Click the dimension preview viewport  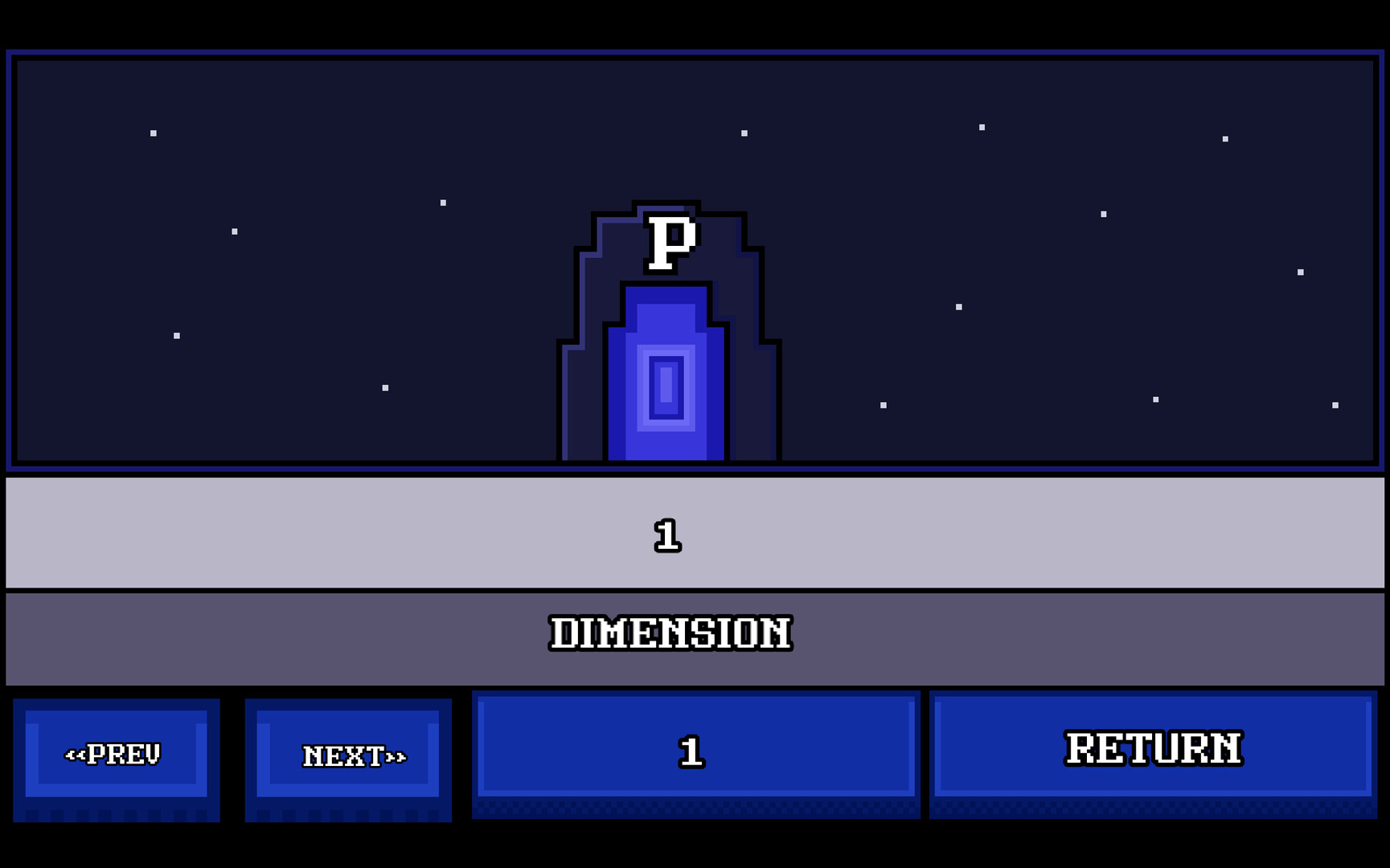point(322,257)
